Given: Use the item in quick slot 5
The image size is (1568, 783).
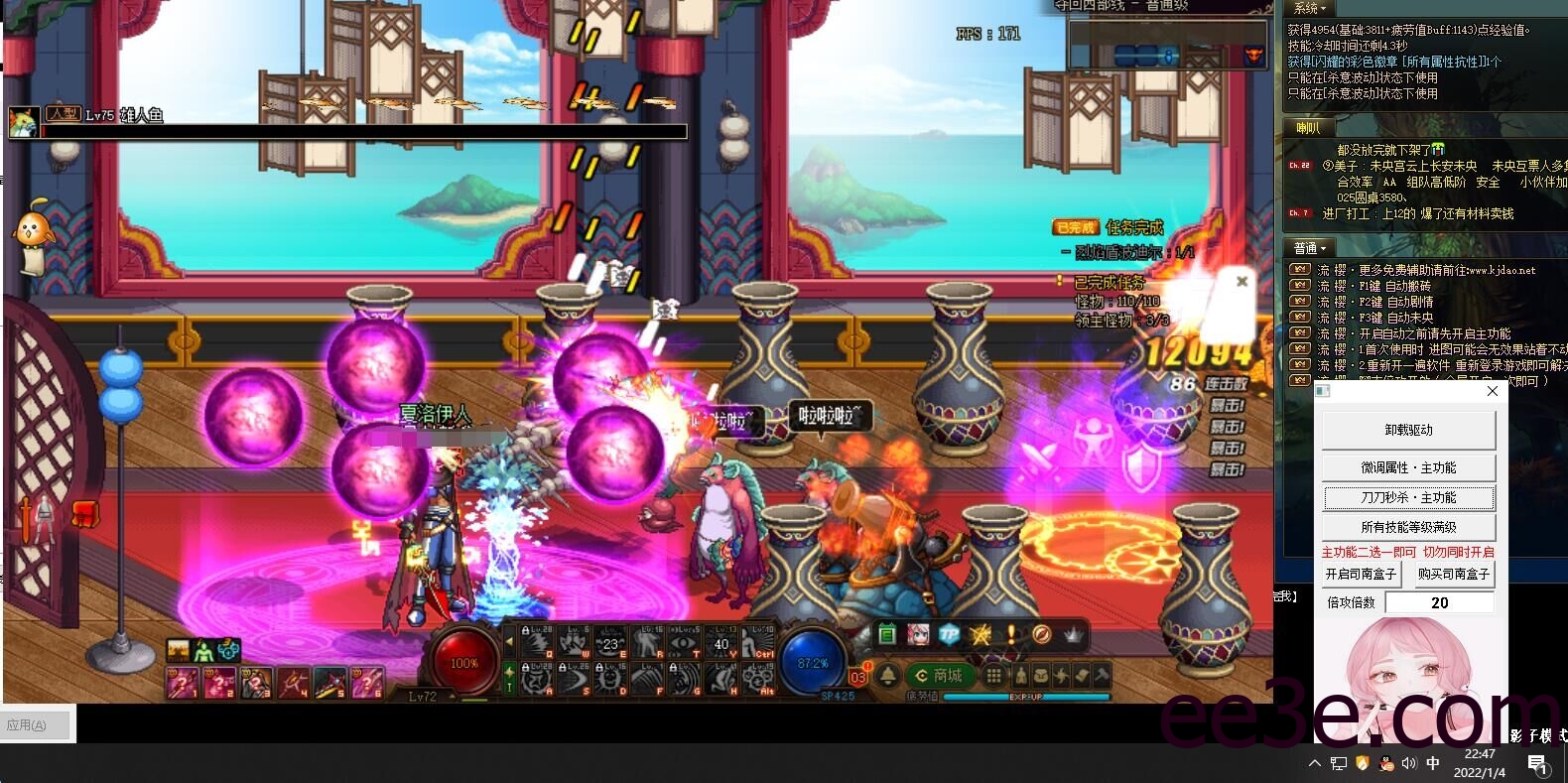Looking at the screenshot, I should coord(330,683).
